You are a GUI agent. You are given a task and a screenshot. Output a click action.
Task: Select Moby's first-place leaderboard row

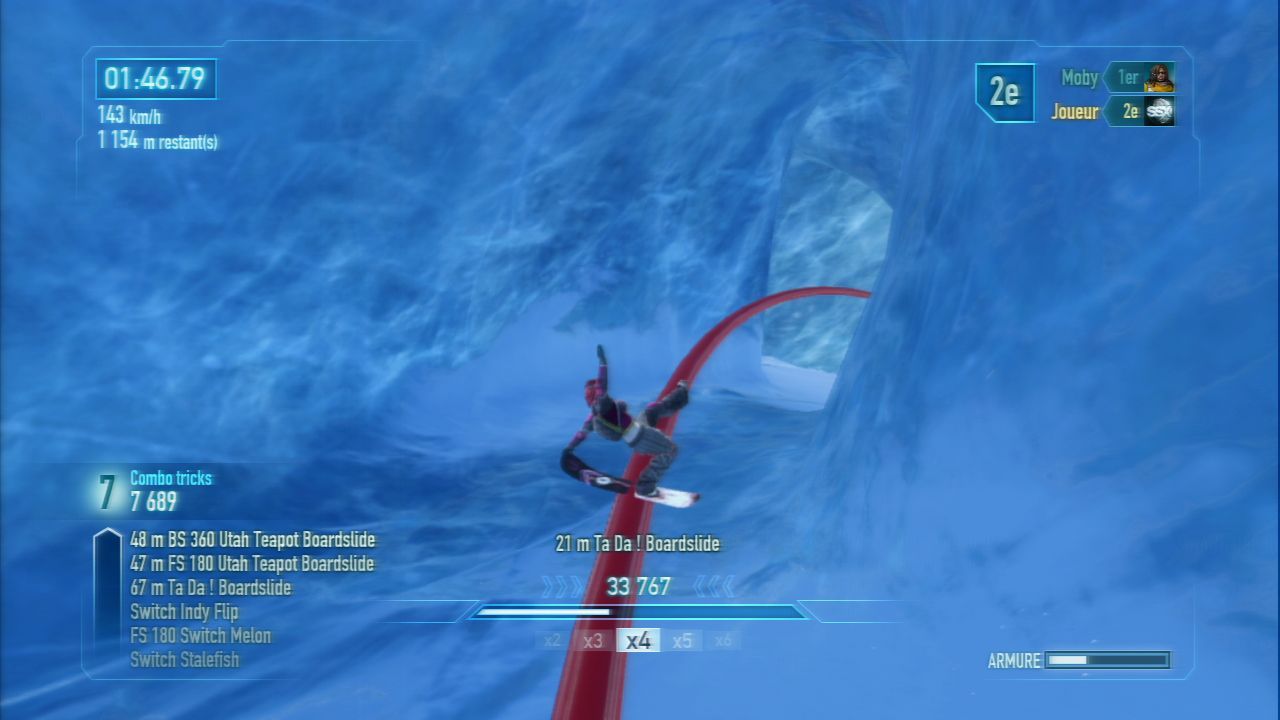1117,77
